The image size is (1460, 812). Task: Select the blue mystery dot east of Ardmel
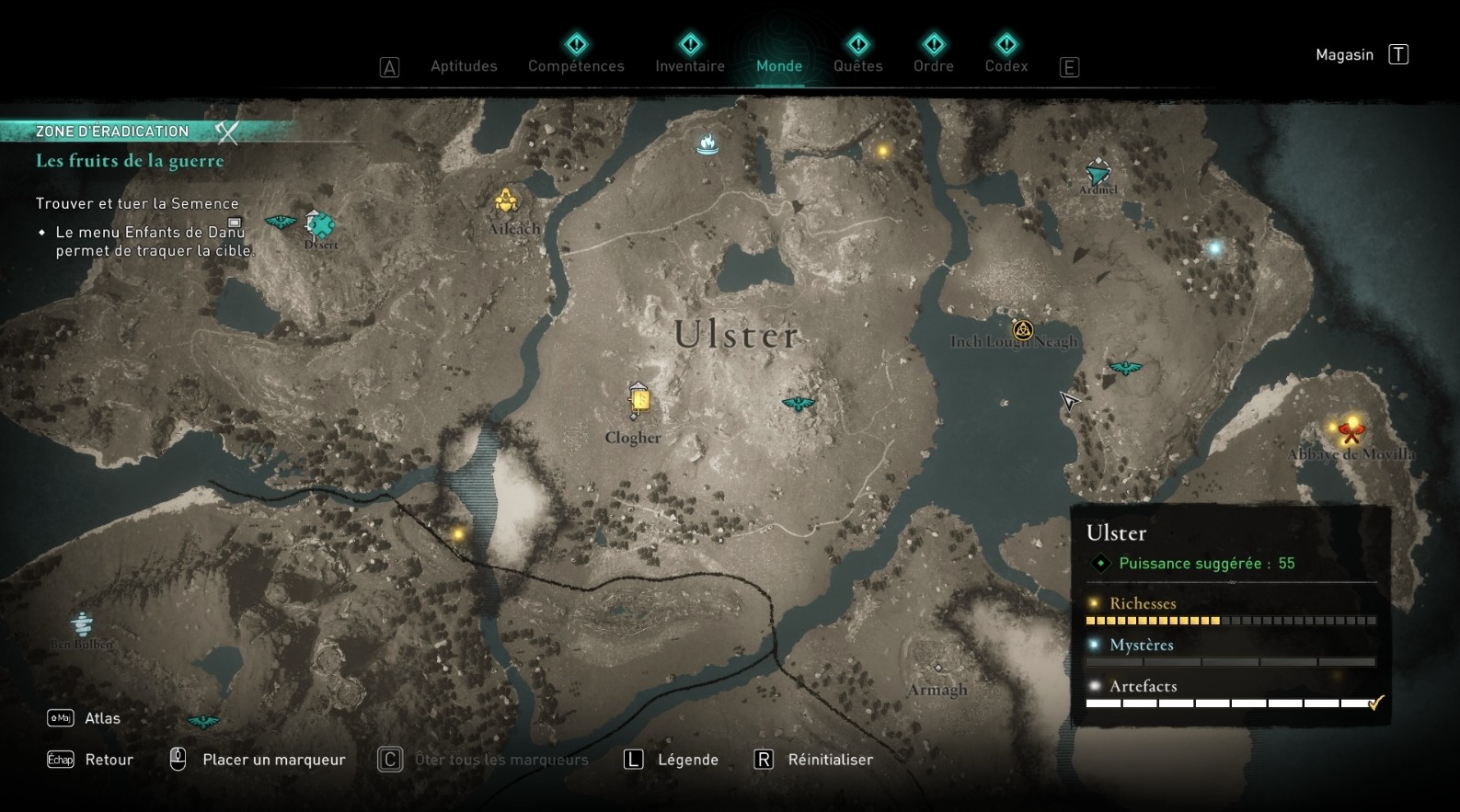click(1214, 246)
